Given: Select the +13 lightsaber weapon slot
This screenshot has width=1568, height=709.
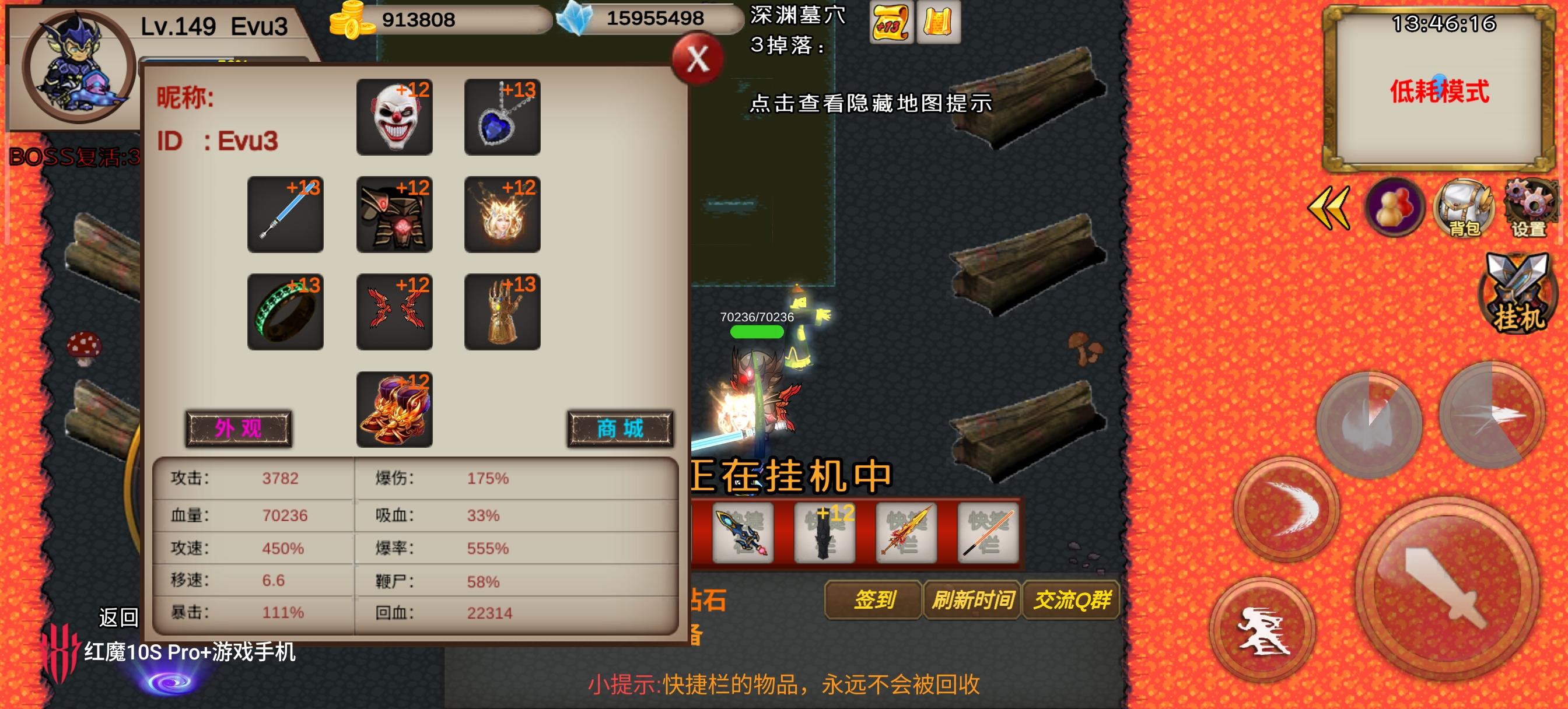Looking at the screenshot, I should [285, 214].
